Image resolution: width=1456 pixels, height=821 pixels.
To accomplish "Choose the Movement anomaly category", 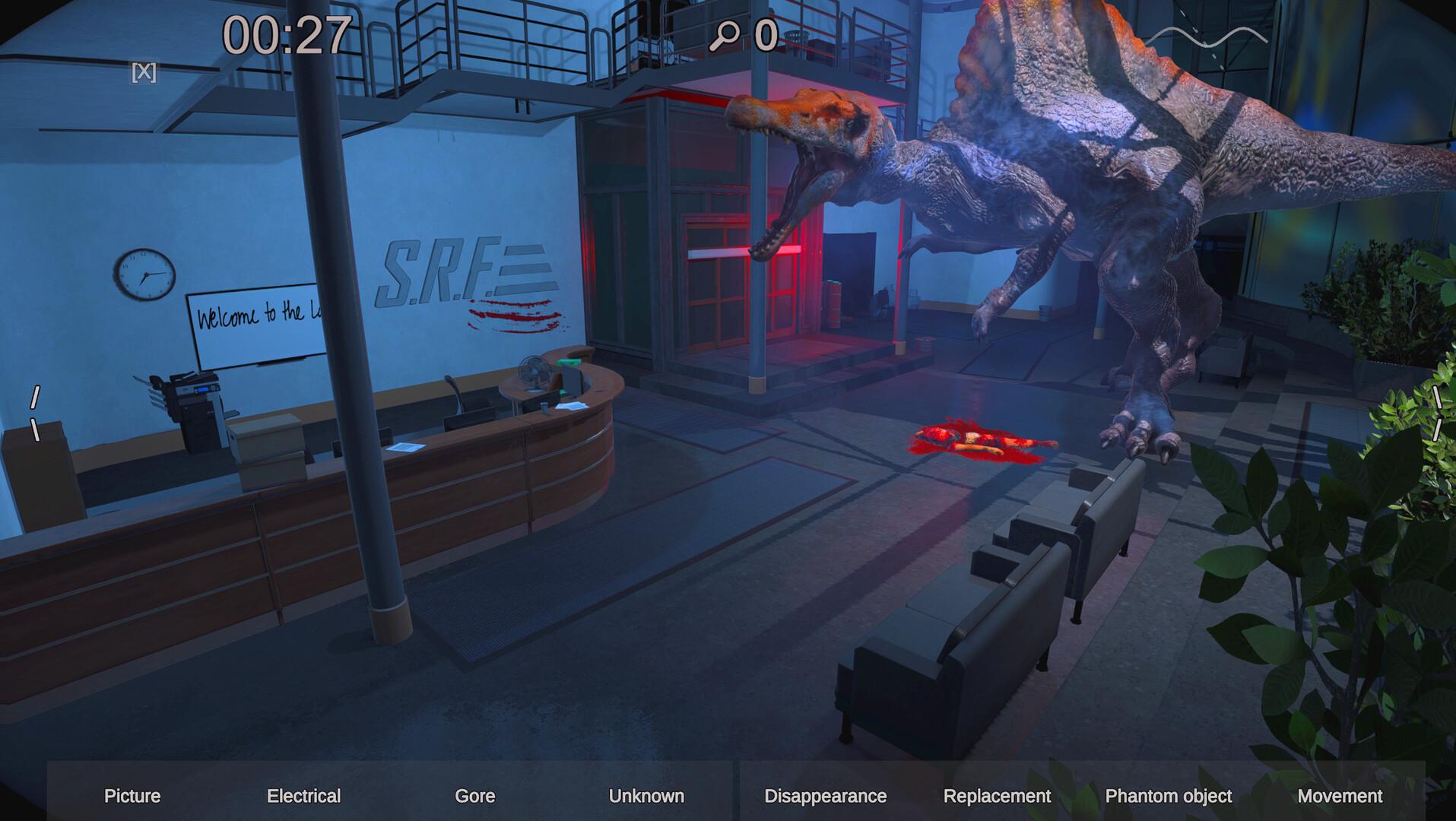I will [1340, 796].
